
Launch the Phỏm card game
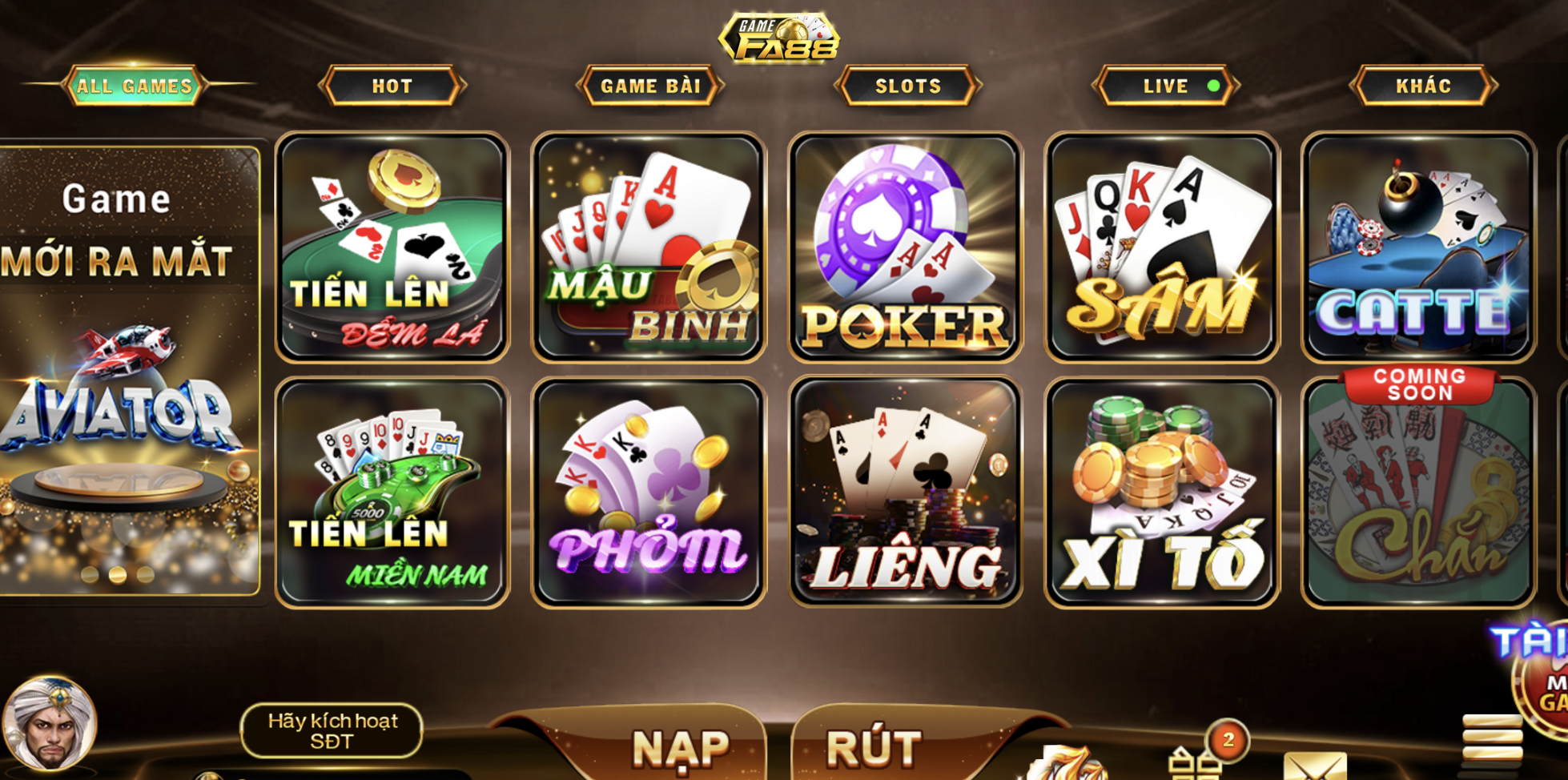(x=649, y=493)
